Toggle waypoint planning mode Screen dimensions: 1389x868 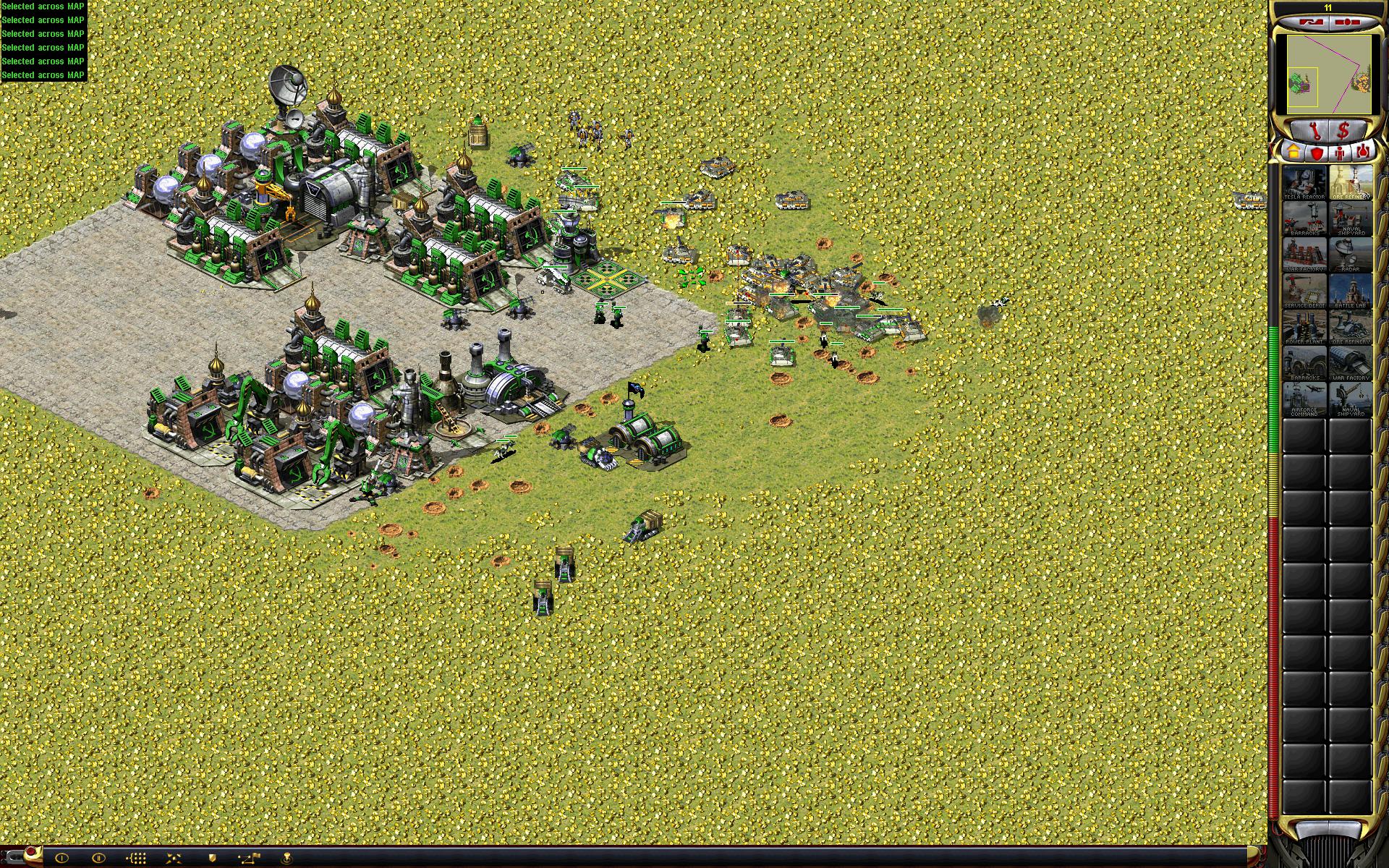click(249, 858)
